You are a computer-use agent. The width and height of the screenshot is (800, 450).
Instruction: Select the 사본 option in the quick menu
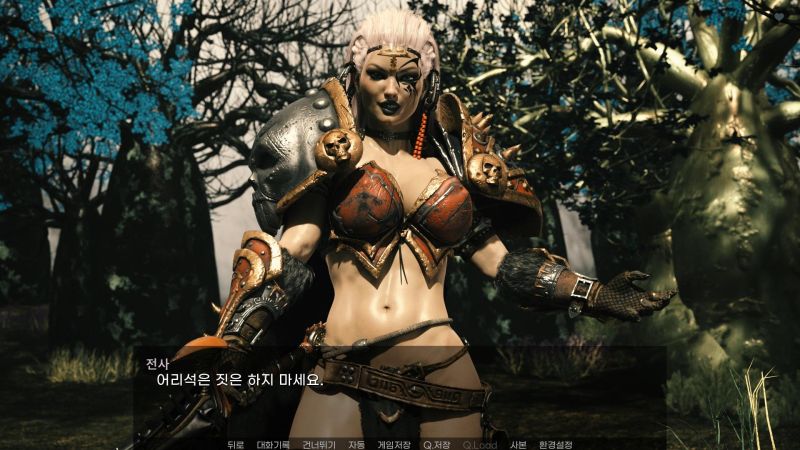518,444
